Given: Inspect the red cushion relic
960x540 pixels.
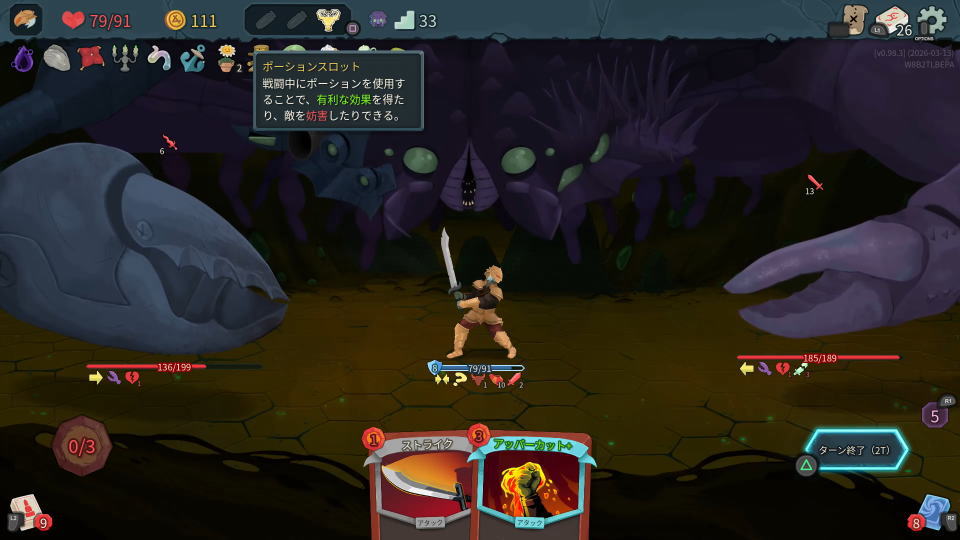Looking at the screenshot, I should 91,58.
